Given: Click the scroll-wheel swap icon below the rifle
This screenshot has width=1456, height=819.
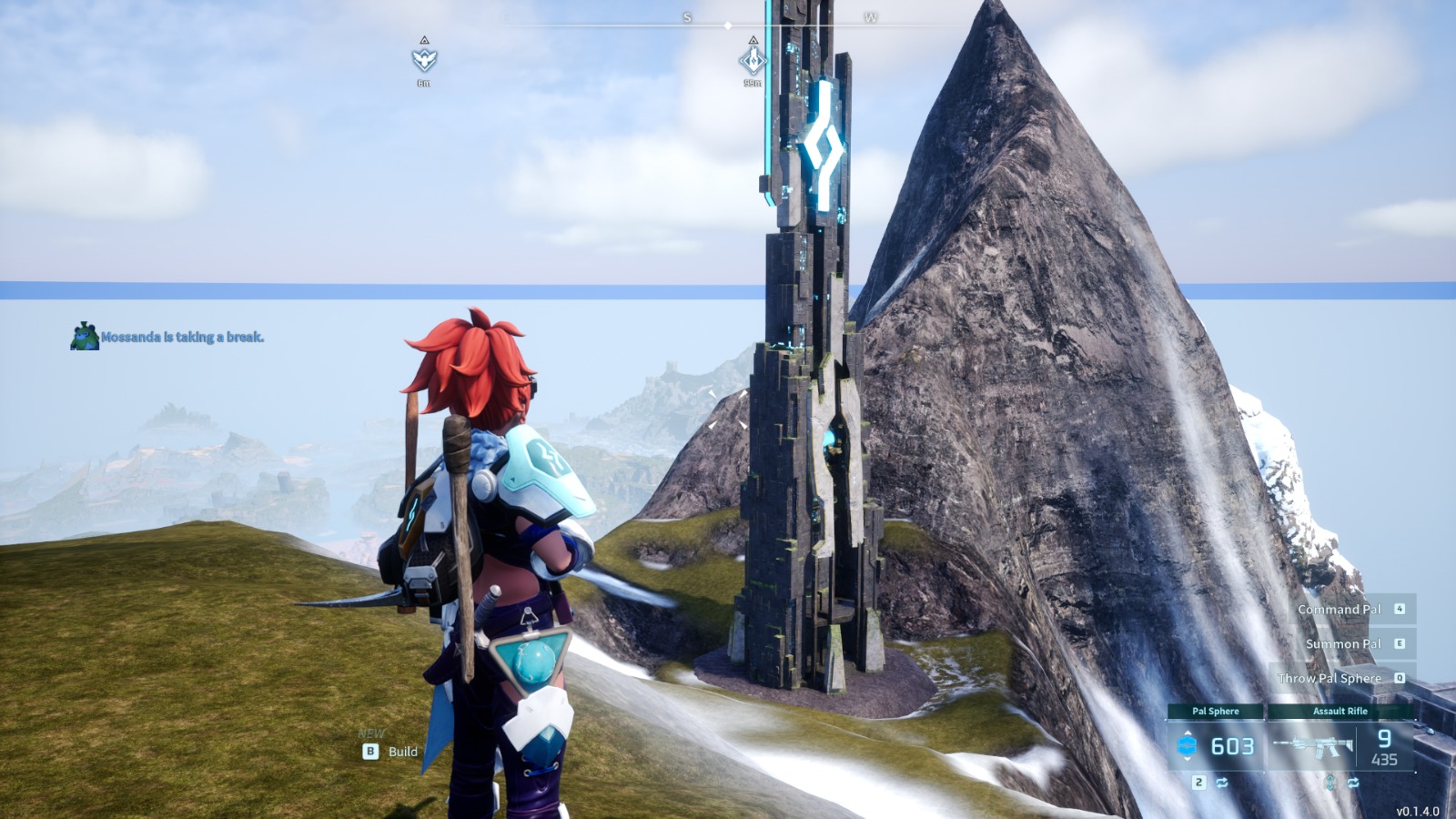Looking at the screenshot, I should (x=1330, y=784).
